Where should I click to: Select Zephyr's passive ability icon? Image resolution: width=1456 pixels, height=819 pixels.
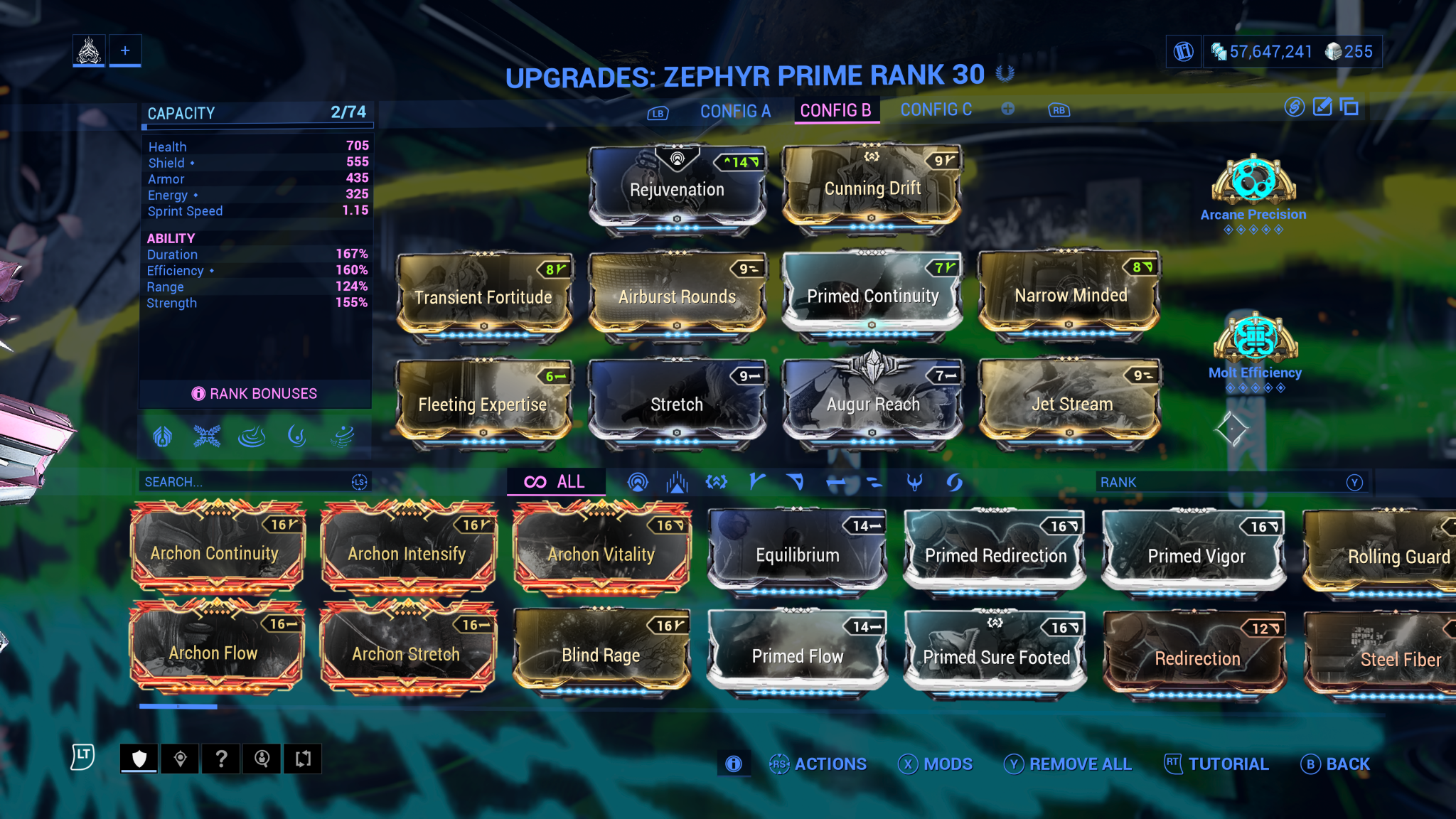tap(161, 437)
